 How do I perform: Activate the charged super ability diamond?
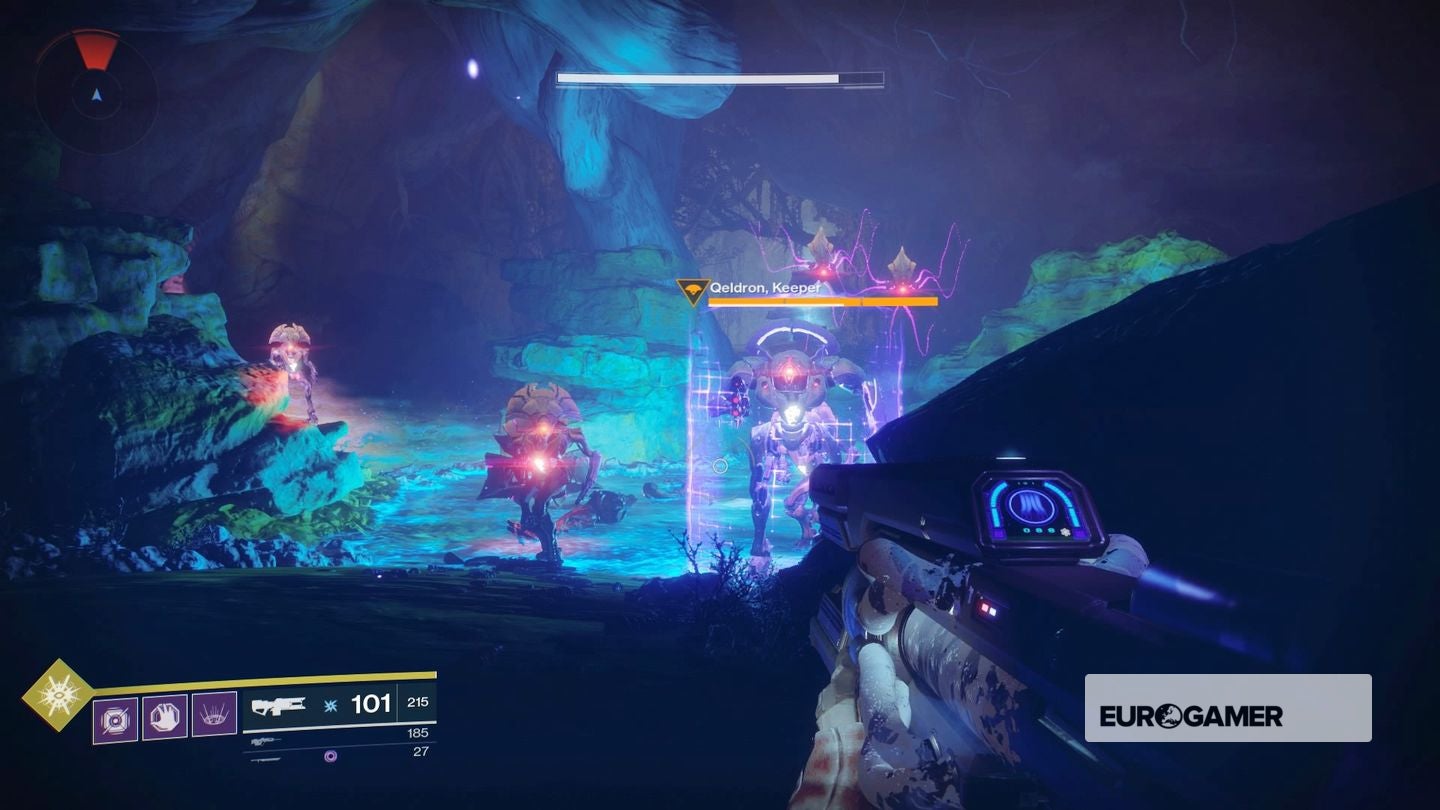point(57,693)
